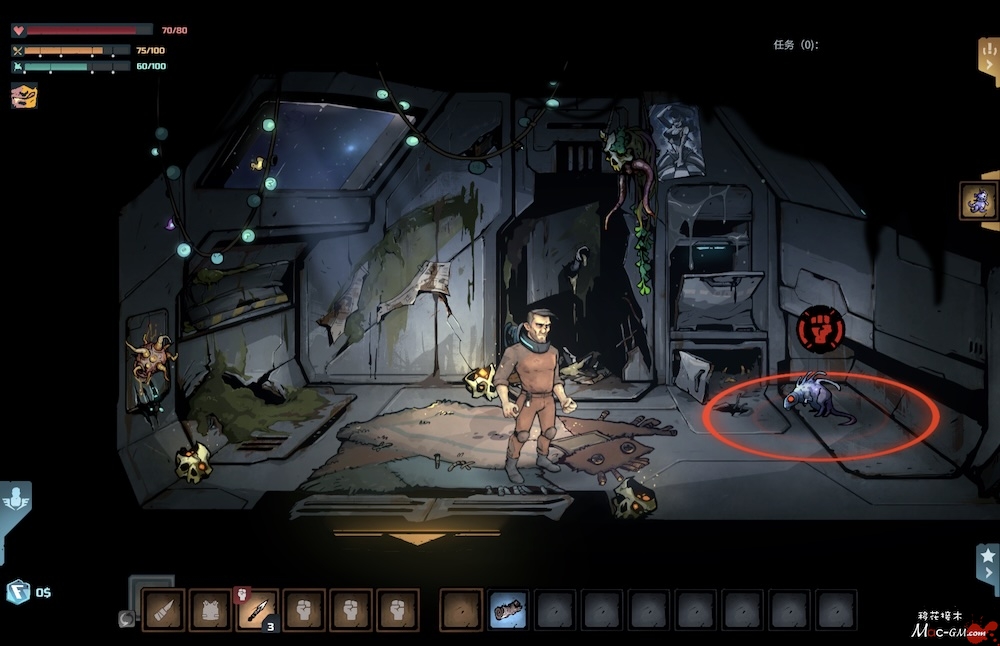Click the small round button beside the hotbar
The height and width of the screenshot is (646, 1000).
(127, 619)
